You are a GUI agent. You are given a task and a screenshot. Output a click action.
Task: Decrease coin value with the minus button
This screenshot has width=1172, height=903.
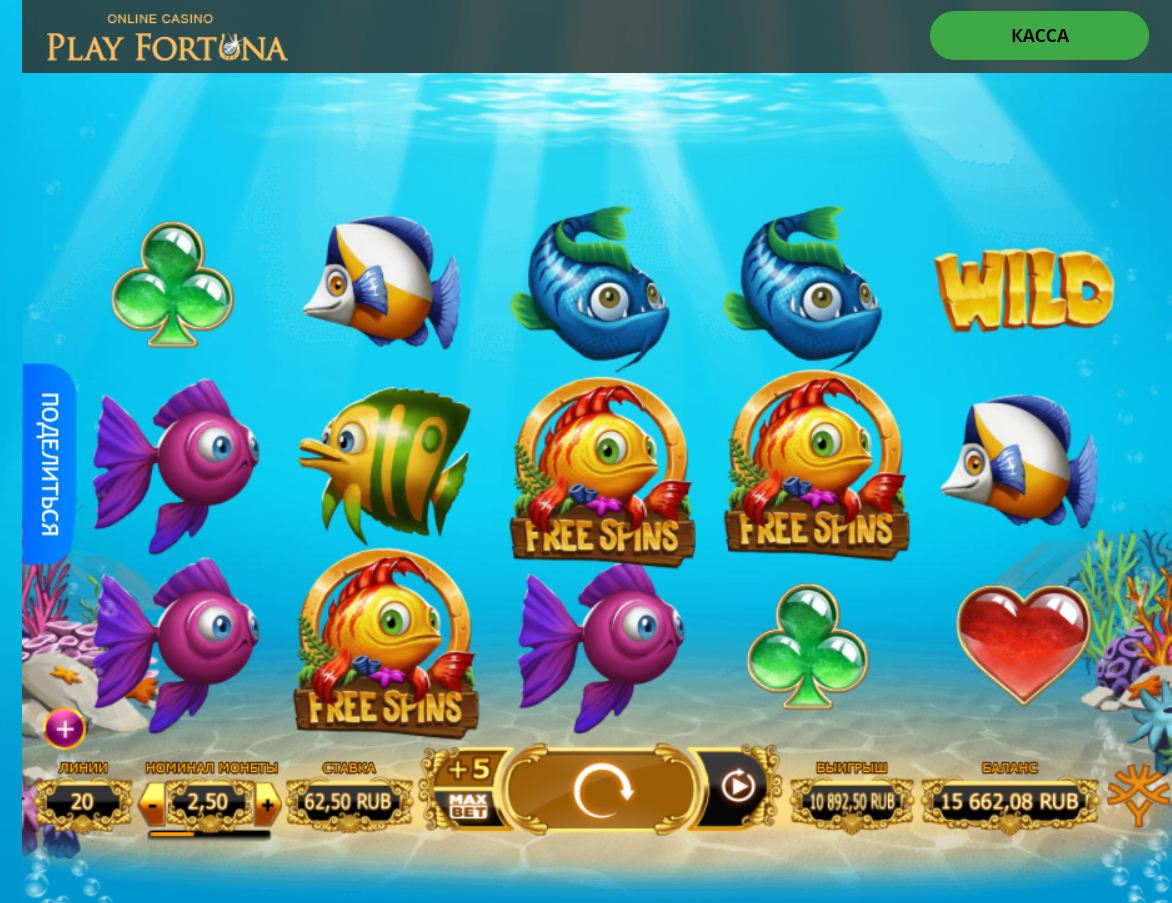tap(152, 802)
